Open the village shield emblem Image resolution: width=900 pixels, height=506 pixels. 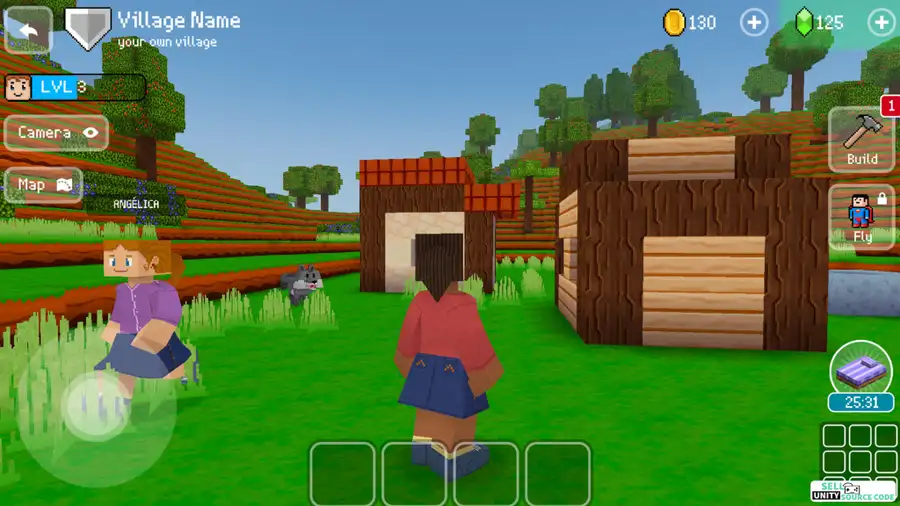click(88, 28)
